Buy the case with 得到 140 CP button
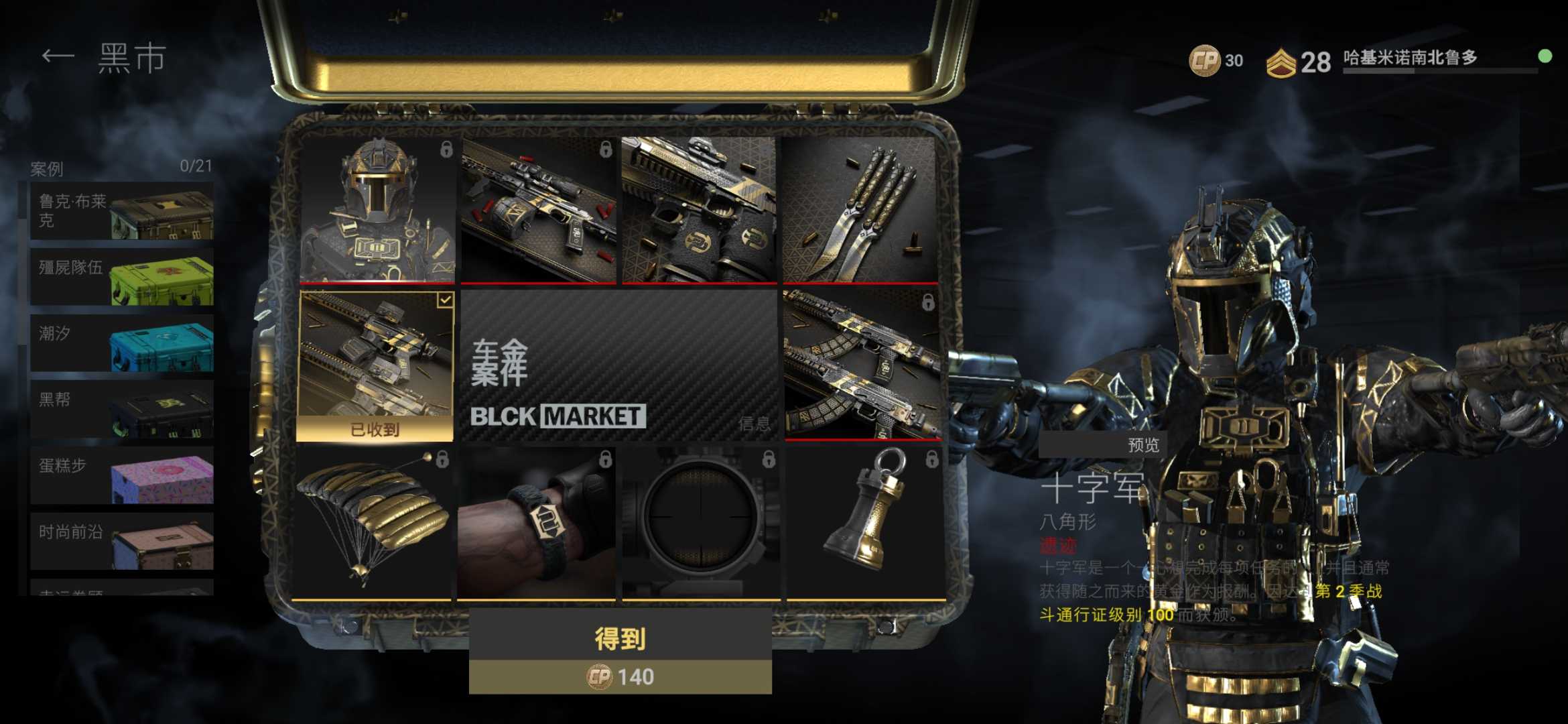The width and height of the screenshot is (1568, 724). 620,652
